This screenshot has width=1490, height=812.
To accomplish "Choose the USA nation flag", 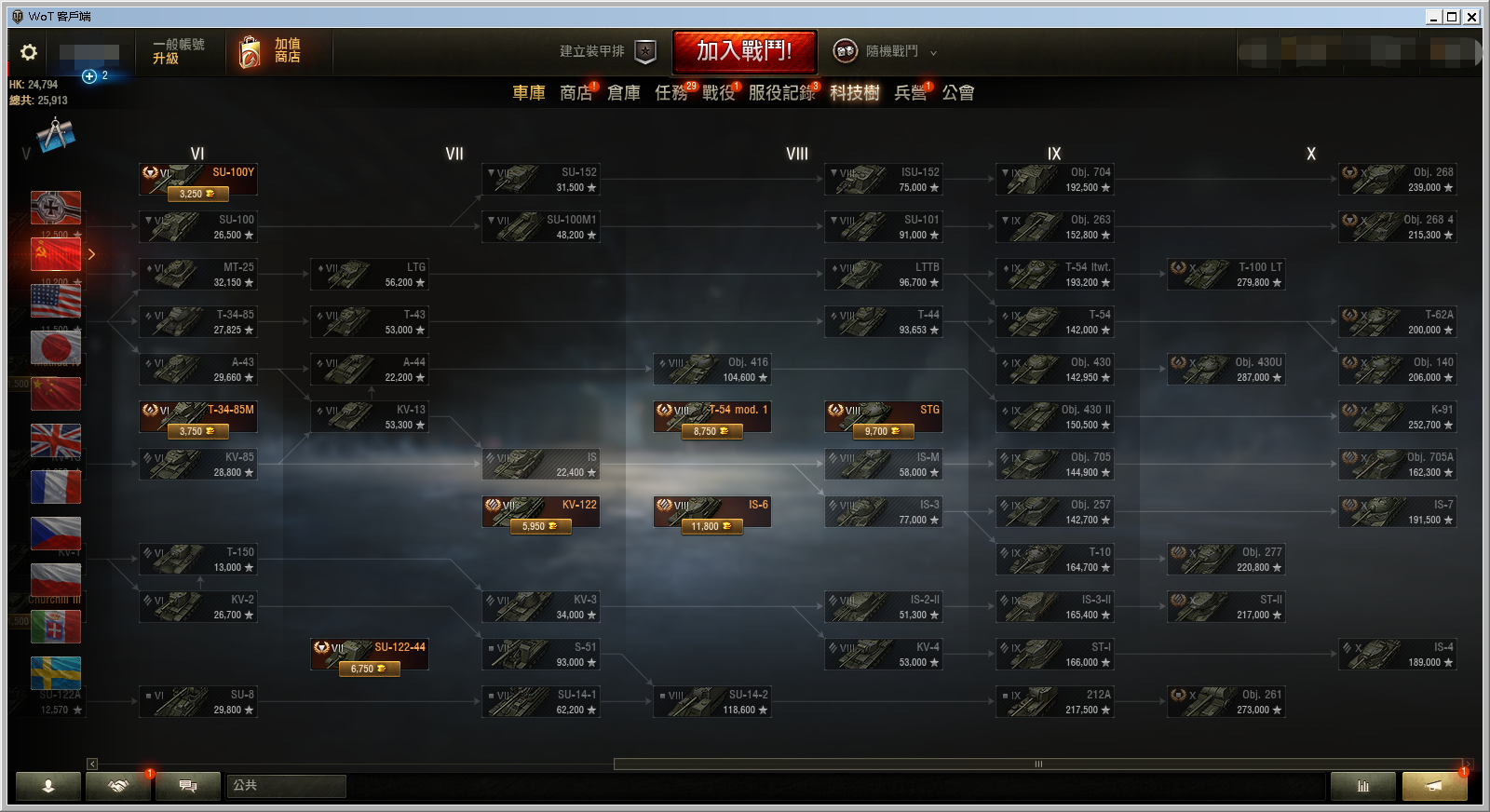I will coord(56,301).
